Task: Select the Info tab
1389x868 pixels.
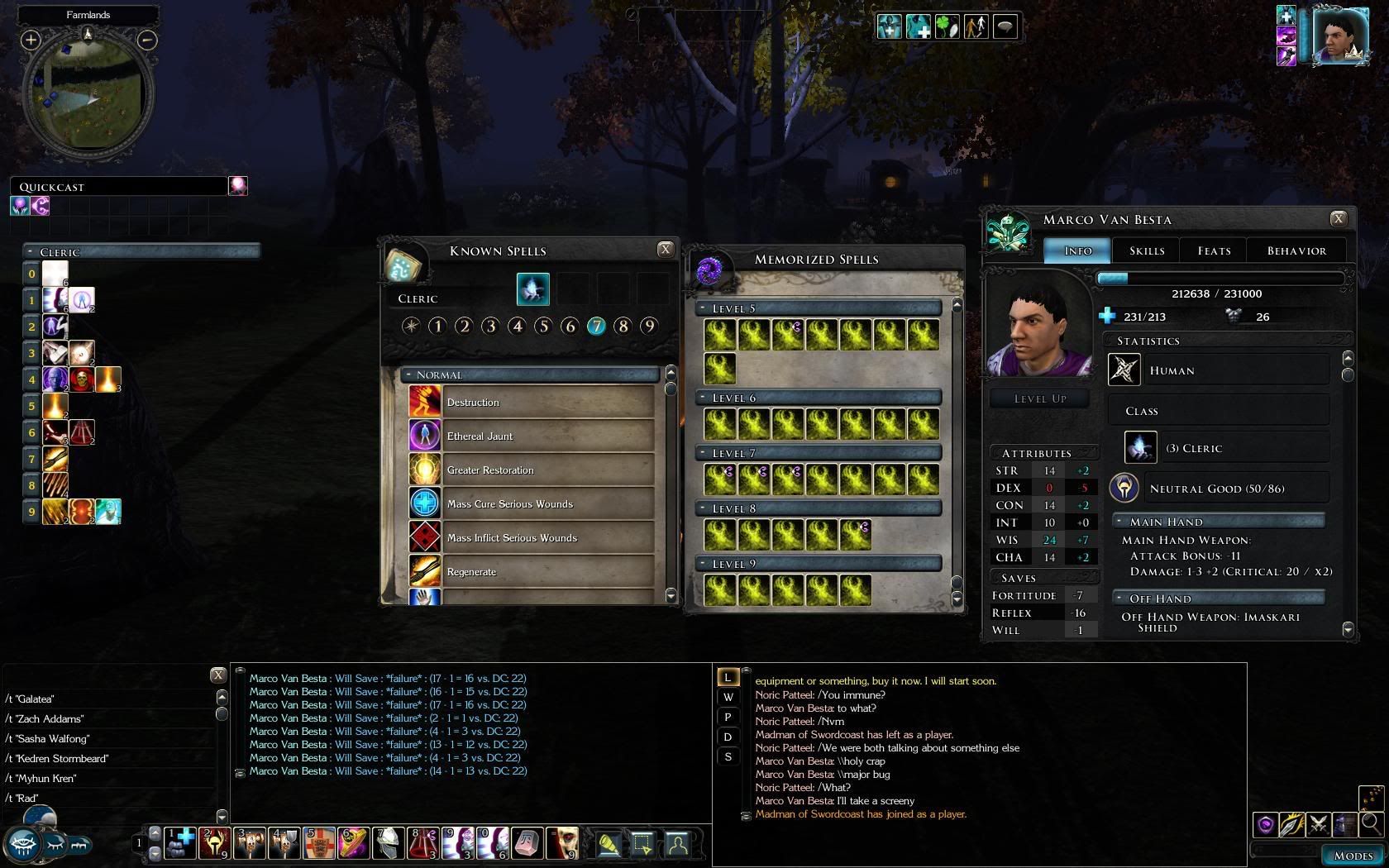Action: [1077, 250]
